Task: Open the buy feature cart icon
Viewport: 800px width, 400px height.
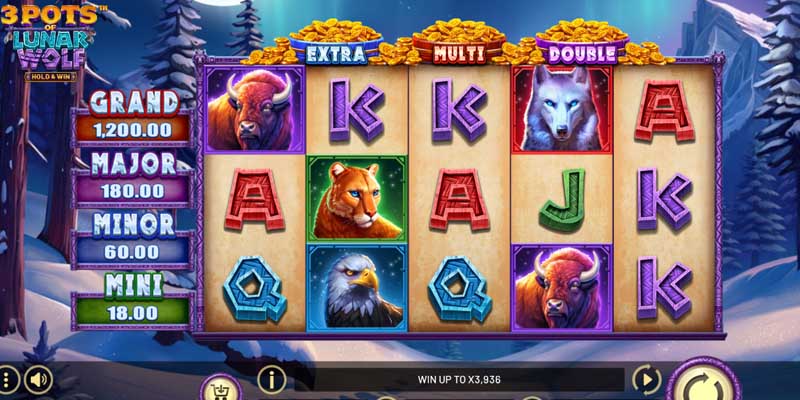Action: click(x=220, y=388)
